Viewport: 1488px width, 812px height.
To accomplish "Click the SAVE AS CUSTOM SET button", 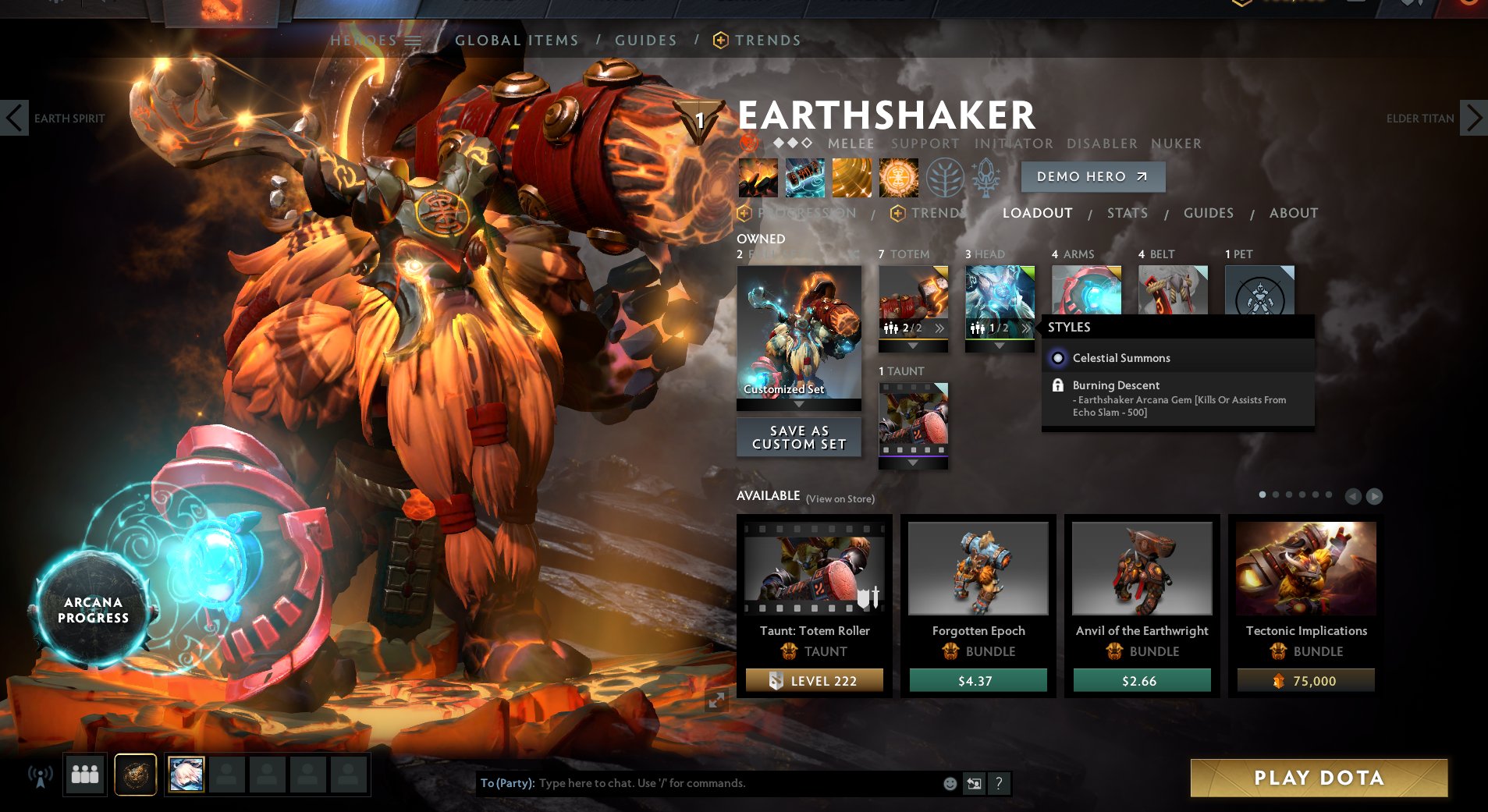I will tap(798, 436).
